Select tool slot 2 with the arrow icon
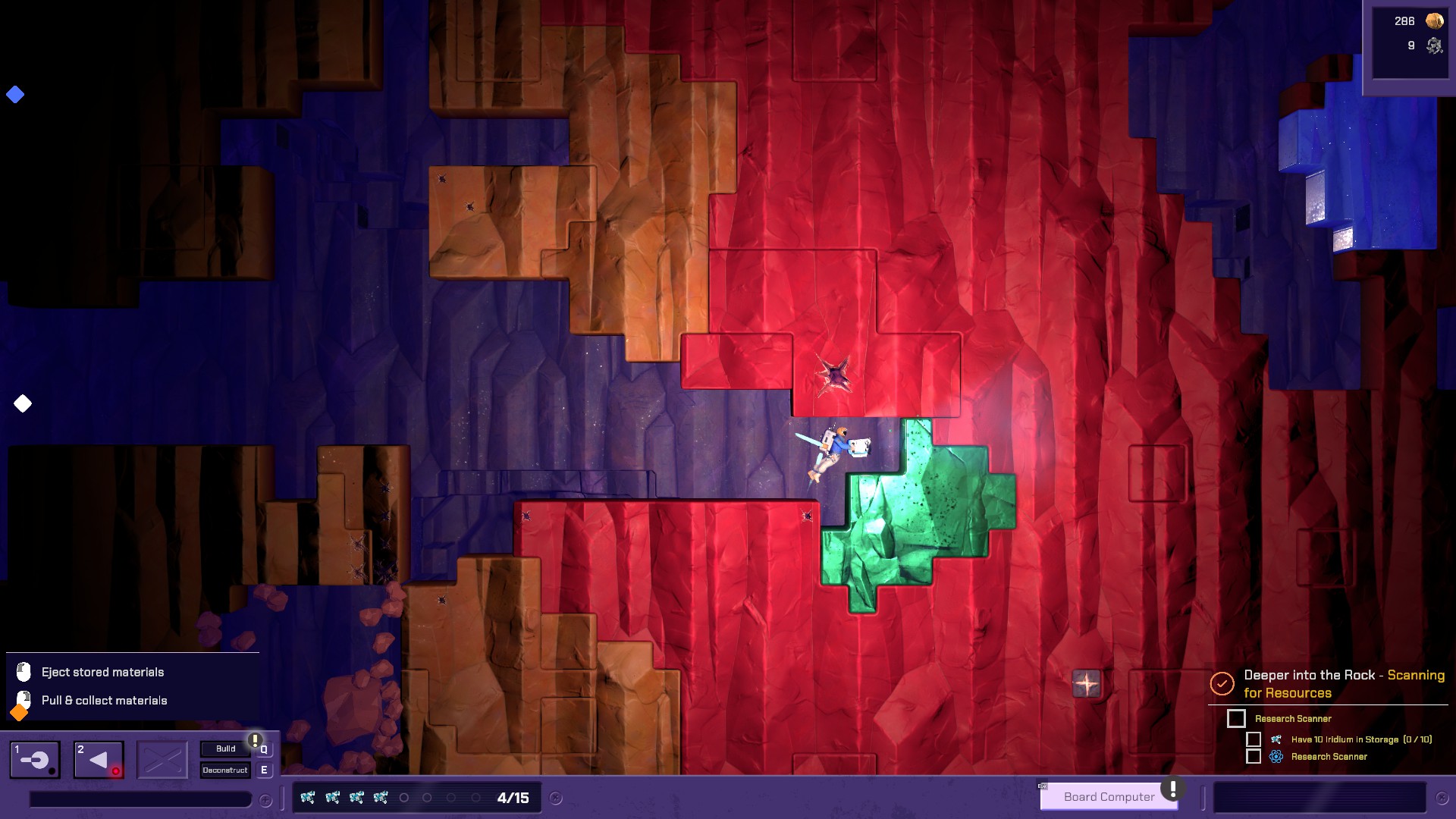 point(99,759)
